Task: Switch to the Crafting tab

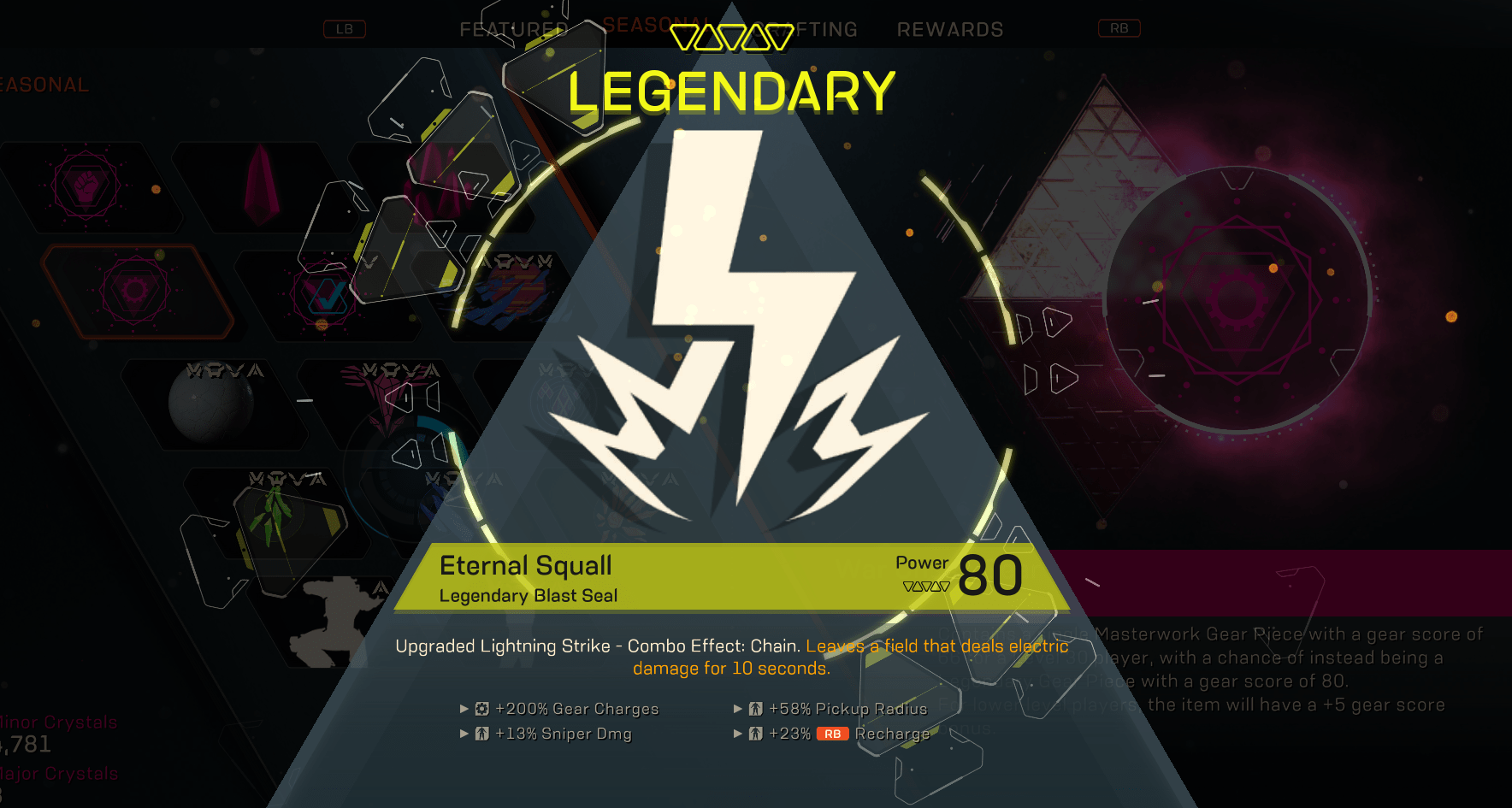Action: point(805,29)
